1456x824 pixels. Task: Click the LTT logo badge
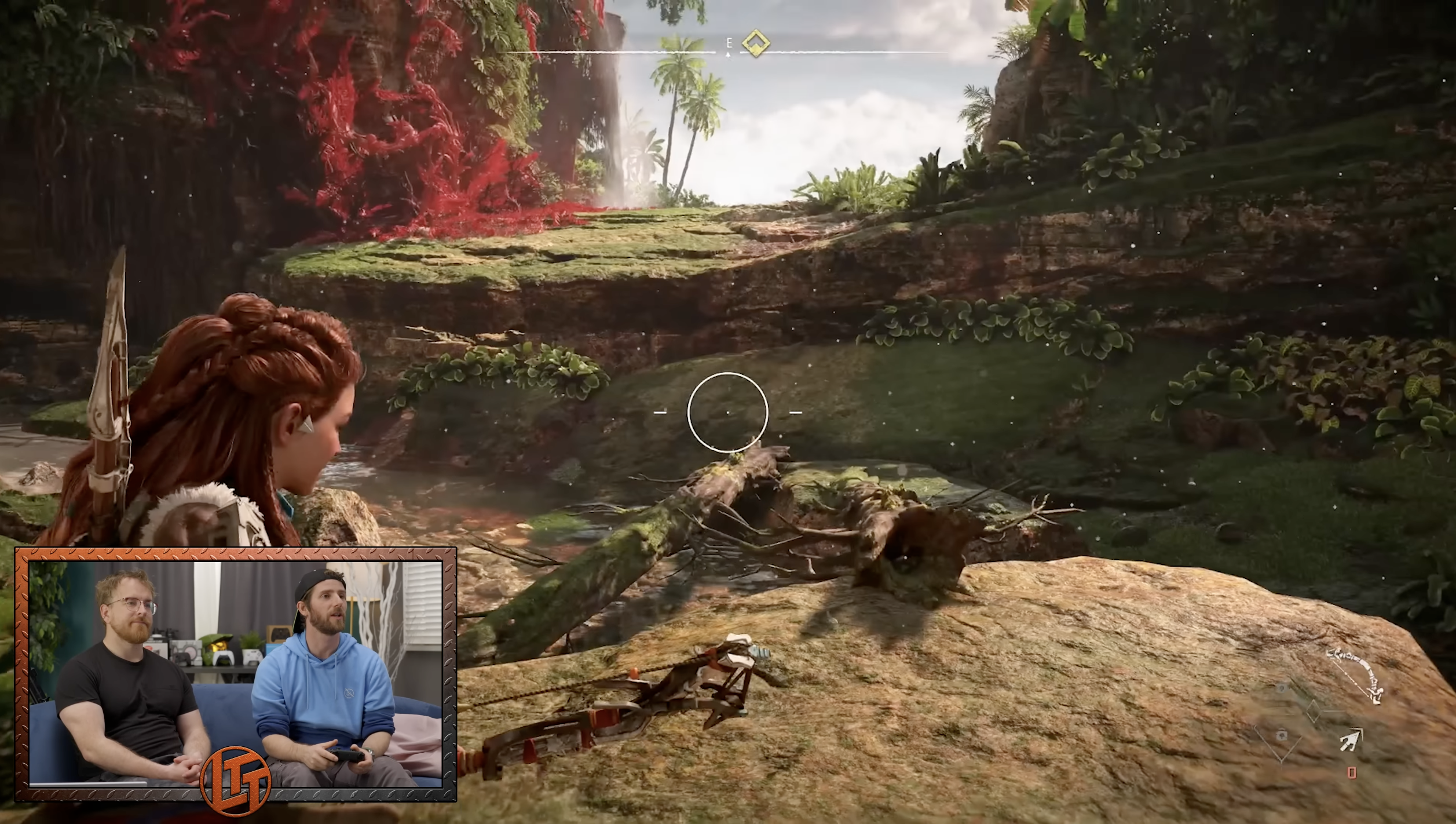click(236, 781)
